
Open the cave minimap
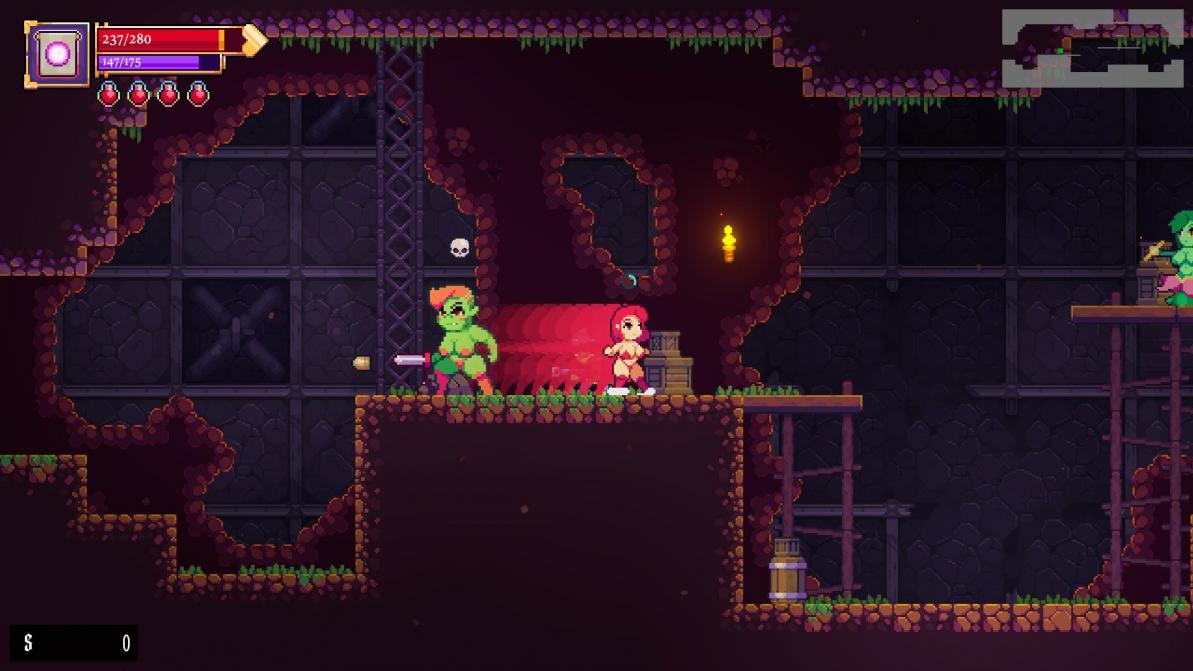click(x=1092, y=49)
